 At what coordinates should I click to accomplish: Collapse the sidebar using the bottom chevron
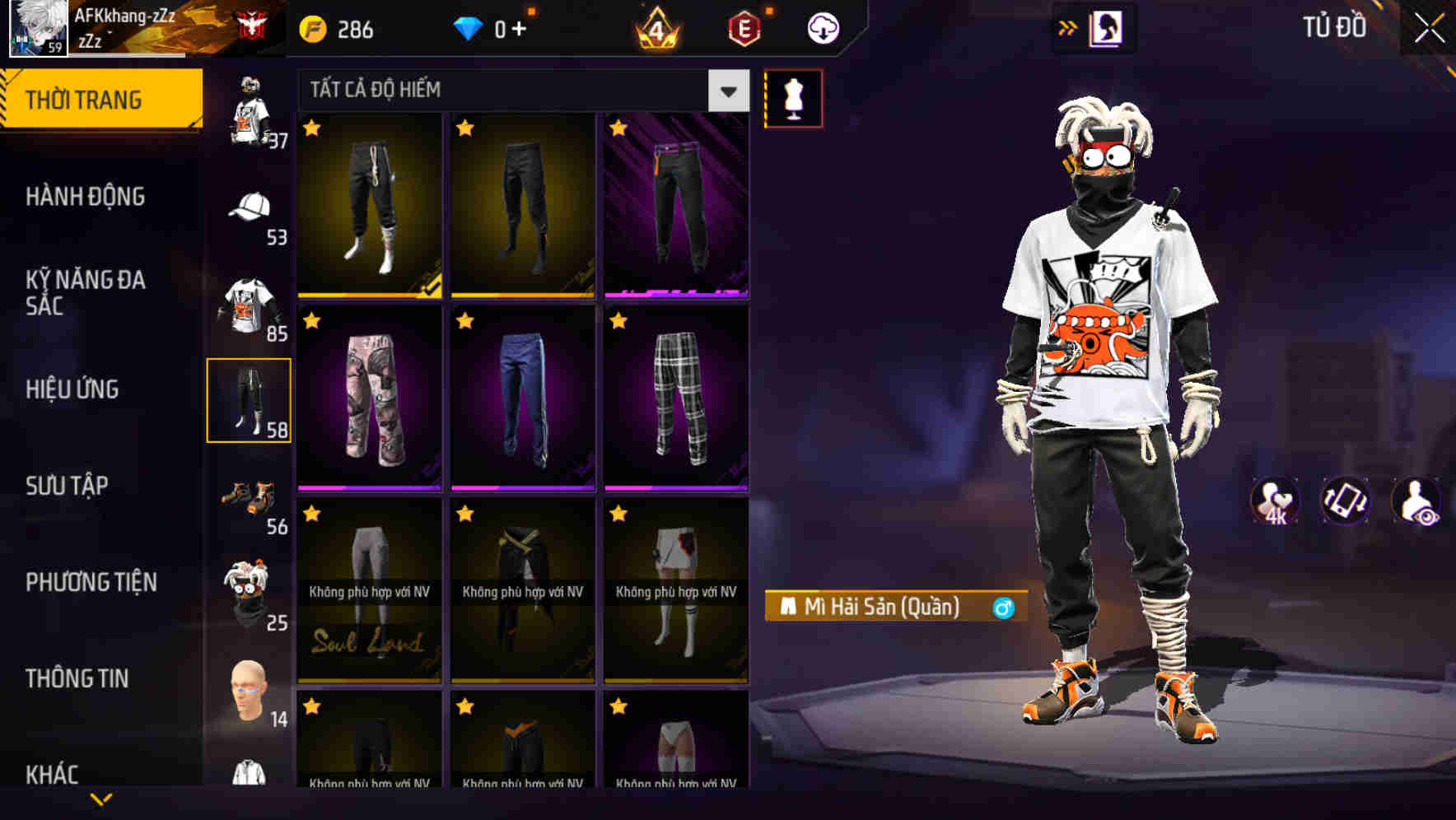pyautogui.click(x=101, y=798)
